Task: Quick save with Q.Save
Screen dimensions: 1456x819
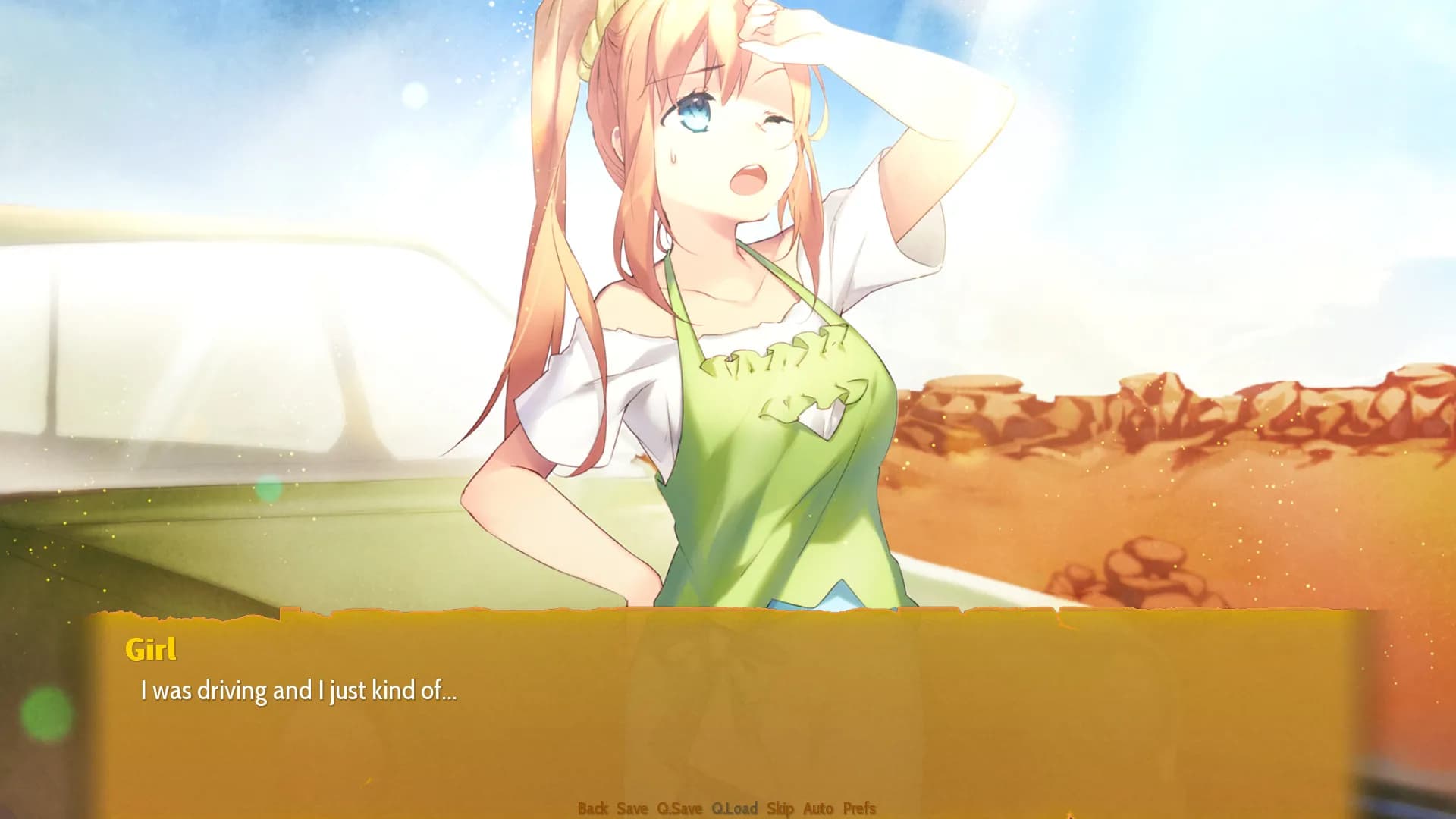Action: [679, 808]
